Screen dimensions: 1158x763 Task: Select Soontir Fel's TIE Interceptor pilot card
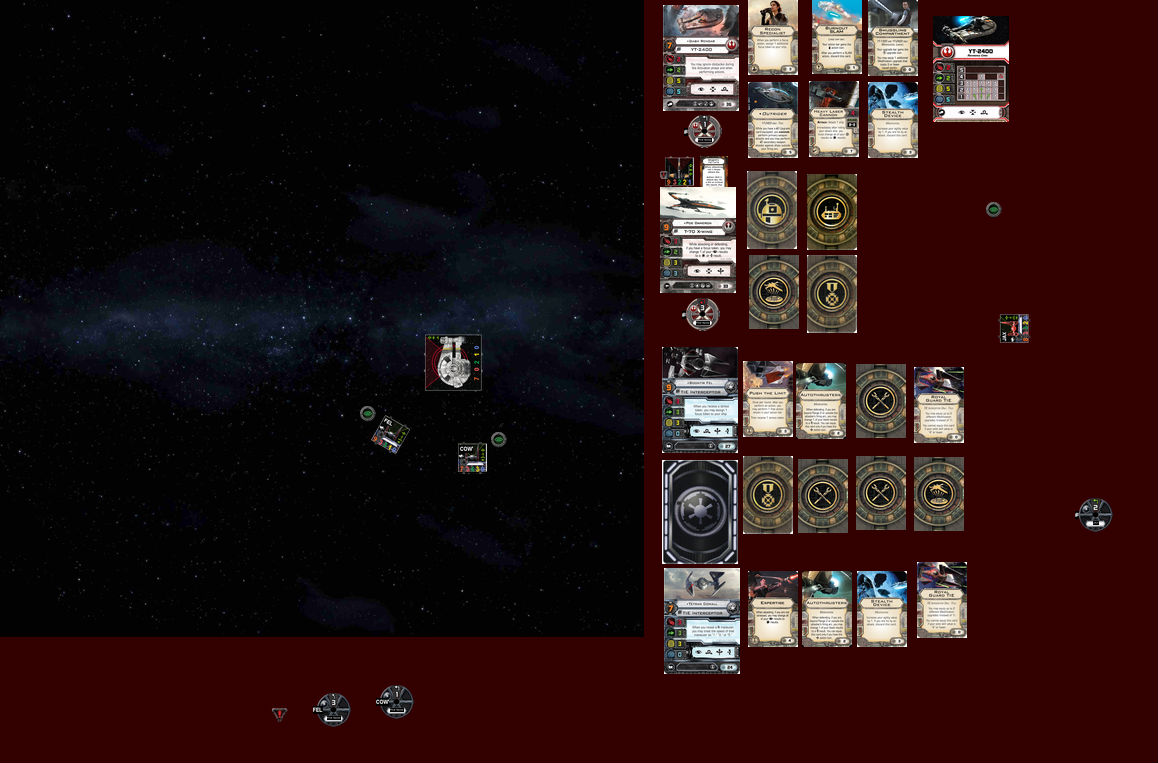[x=700, y=400]
